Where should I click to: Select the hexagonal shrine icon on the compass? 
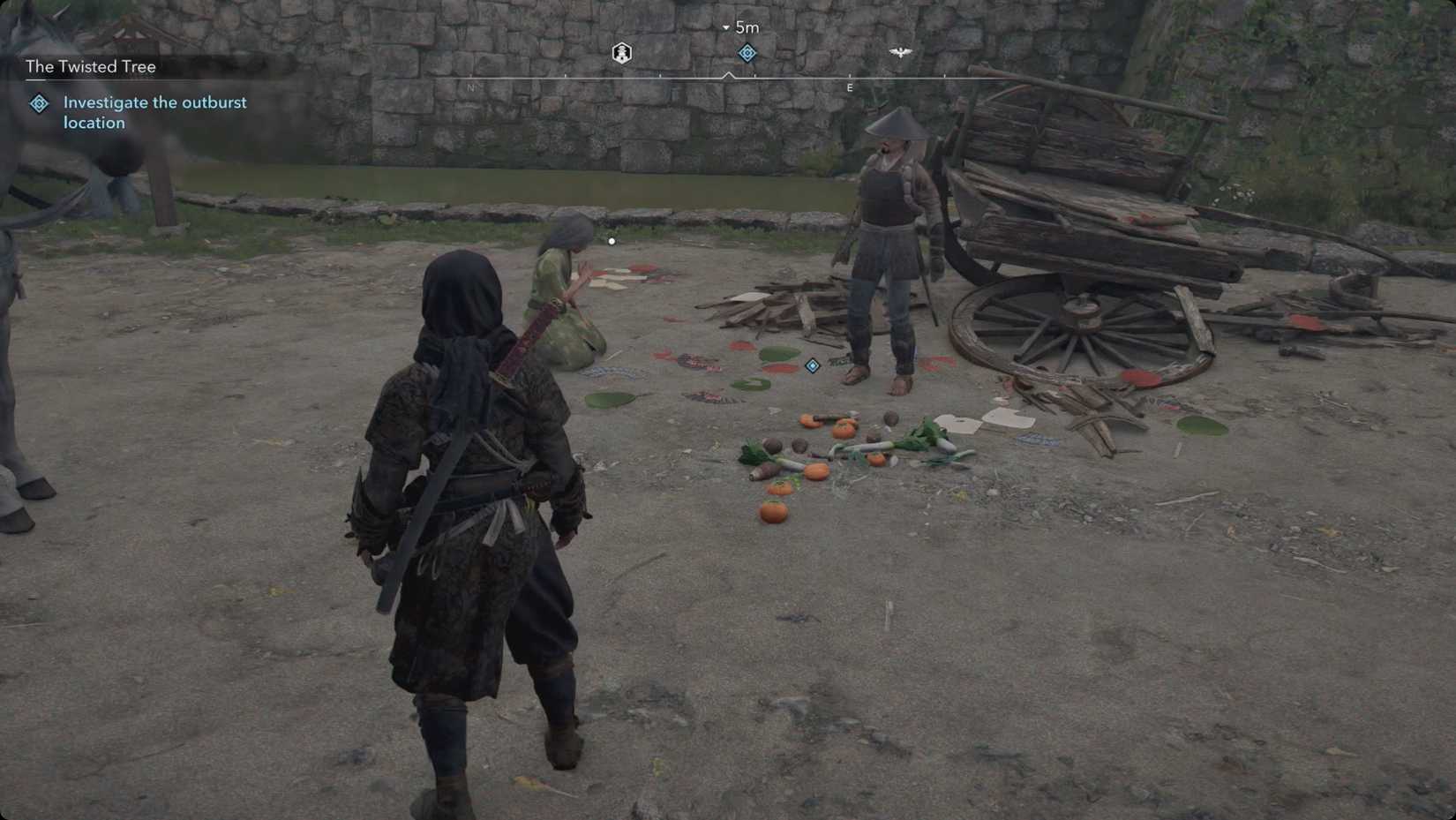coord(620,52)
